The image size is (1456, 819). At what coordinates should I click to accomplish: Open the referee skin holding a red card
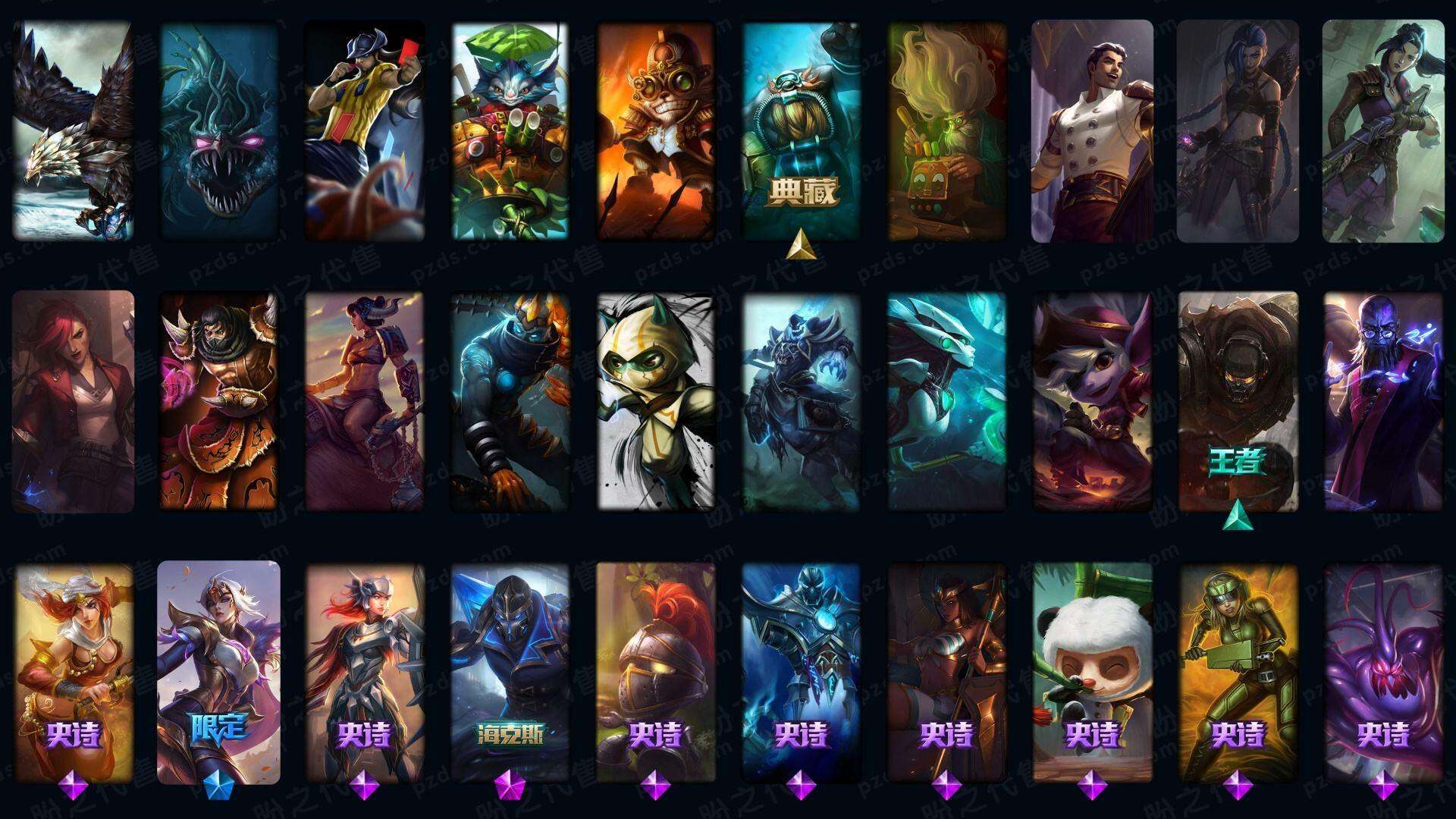pyautogui.click(x=364, y=130)
